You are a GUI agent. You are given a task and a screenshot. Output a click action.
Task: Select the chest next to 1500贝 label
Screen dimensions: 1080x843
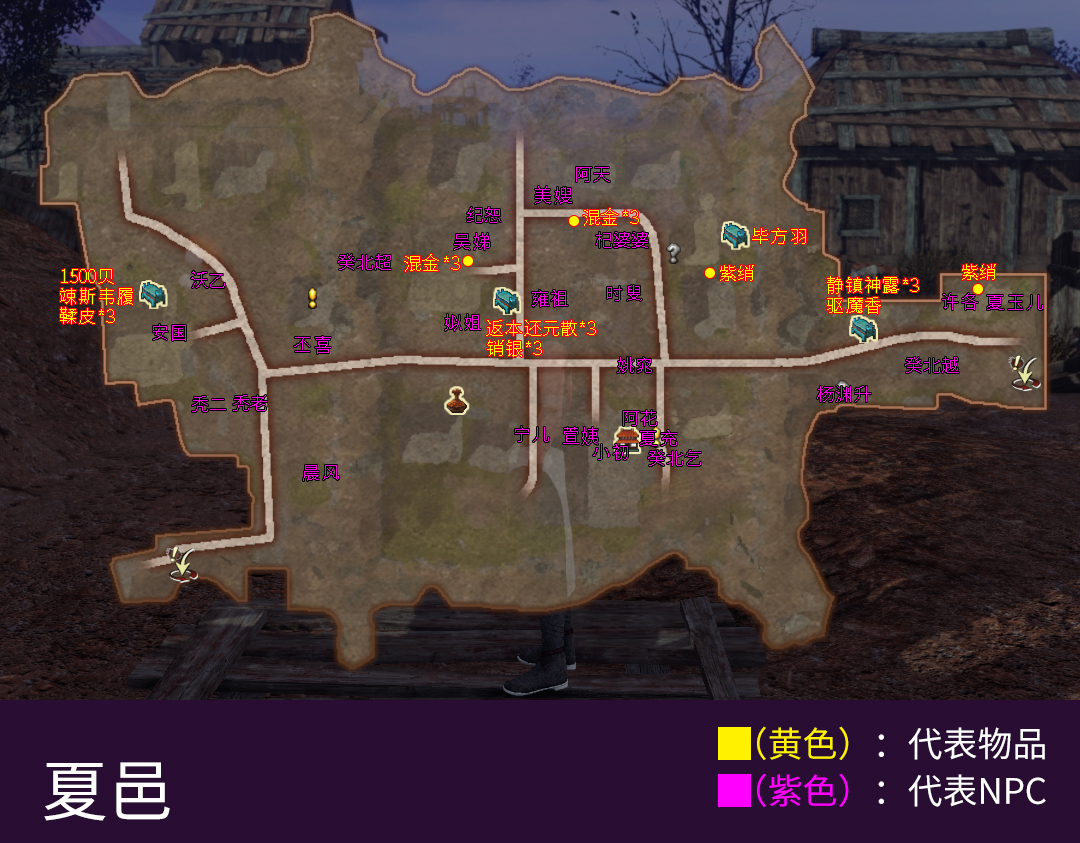[x=152, y=294]
